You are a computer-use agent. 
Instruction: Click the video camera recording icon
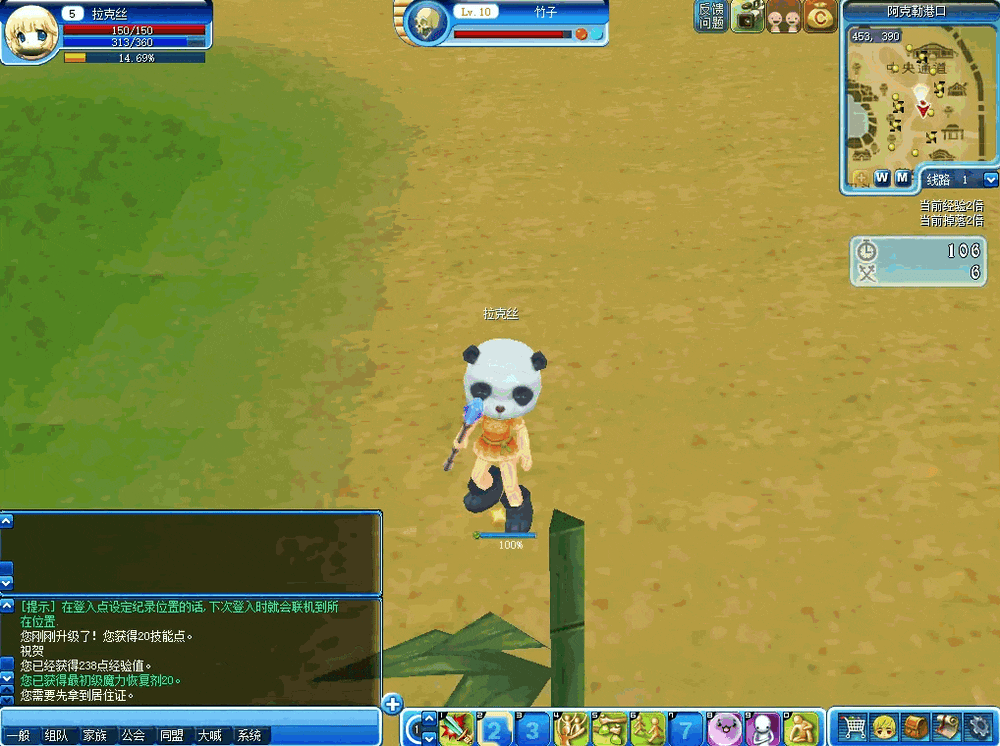point(747,17)
